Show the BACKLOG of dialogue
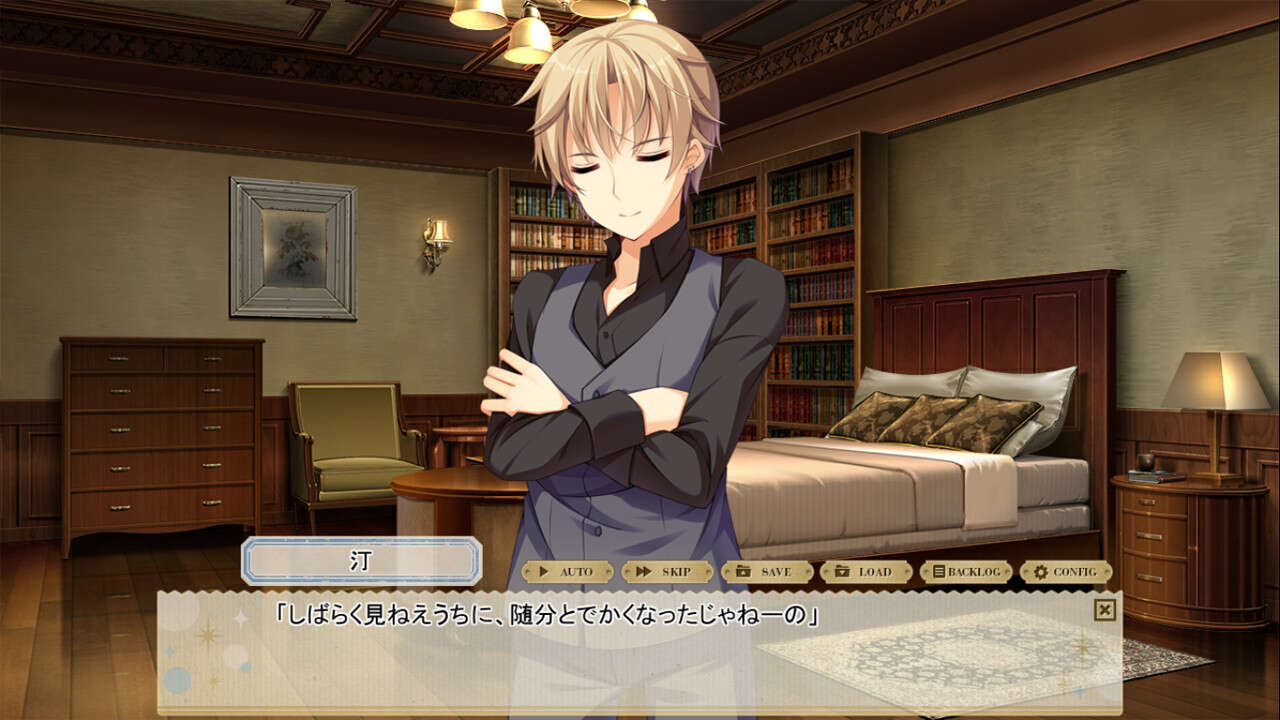1280x720 pixels. [966, 572]
